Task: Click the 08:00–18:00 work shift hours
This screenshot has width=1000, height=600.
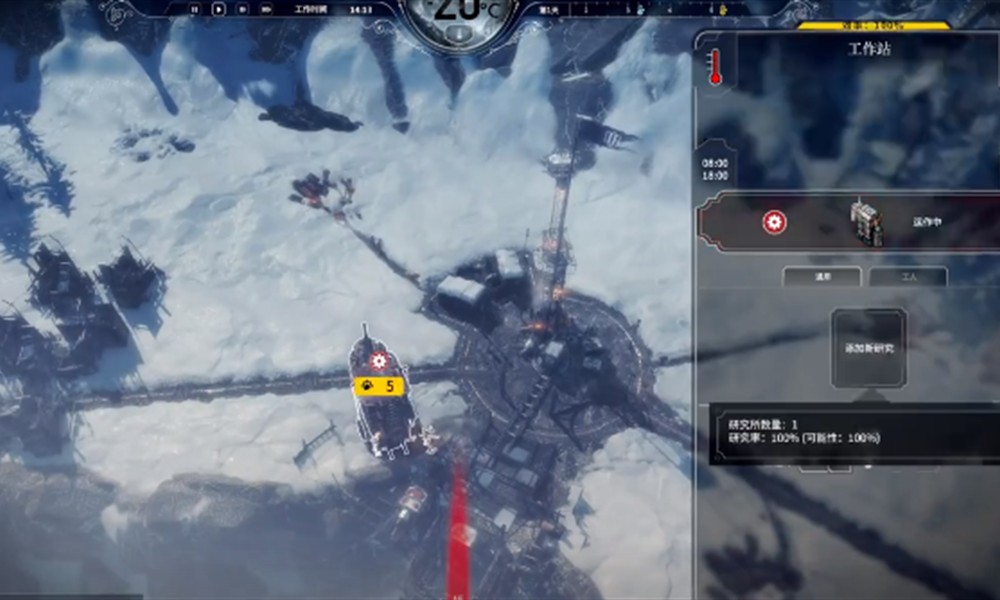Action: (x=715, y=168)
